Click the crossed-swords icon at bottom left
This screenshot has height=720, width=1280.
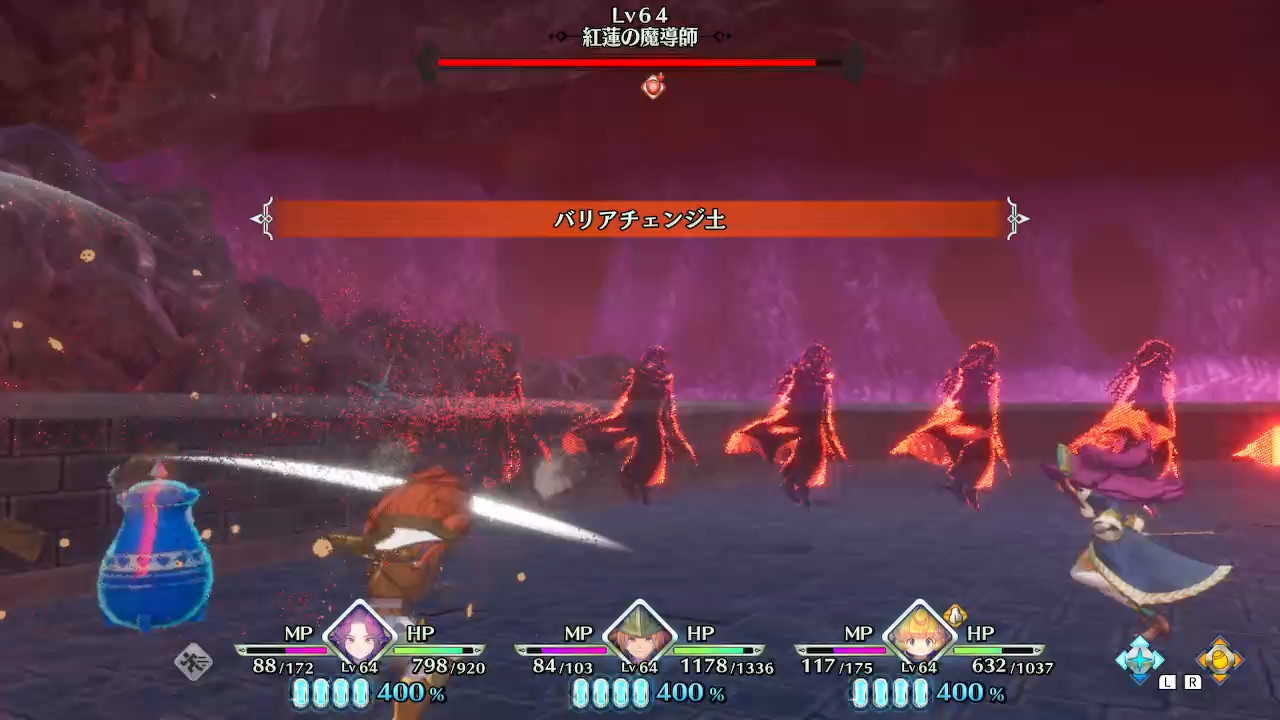tap(193, 660)
